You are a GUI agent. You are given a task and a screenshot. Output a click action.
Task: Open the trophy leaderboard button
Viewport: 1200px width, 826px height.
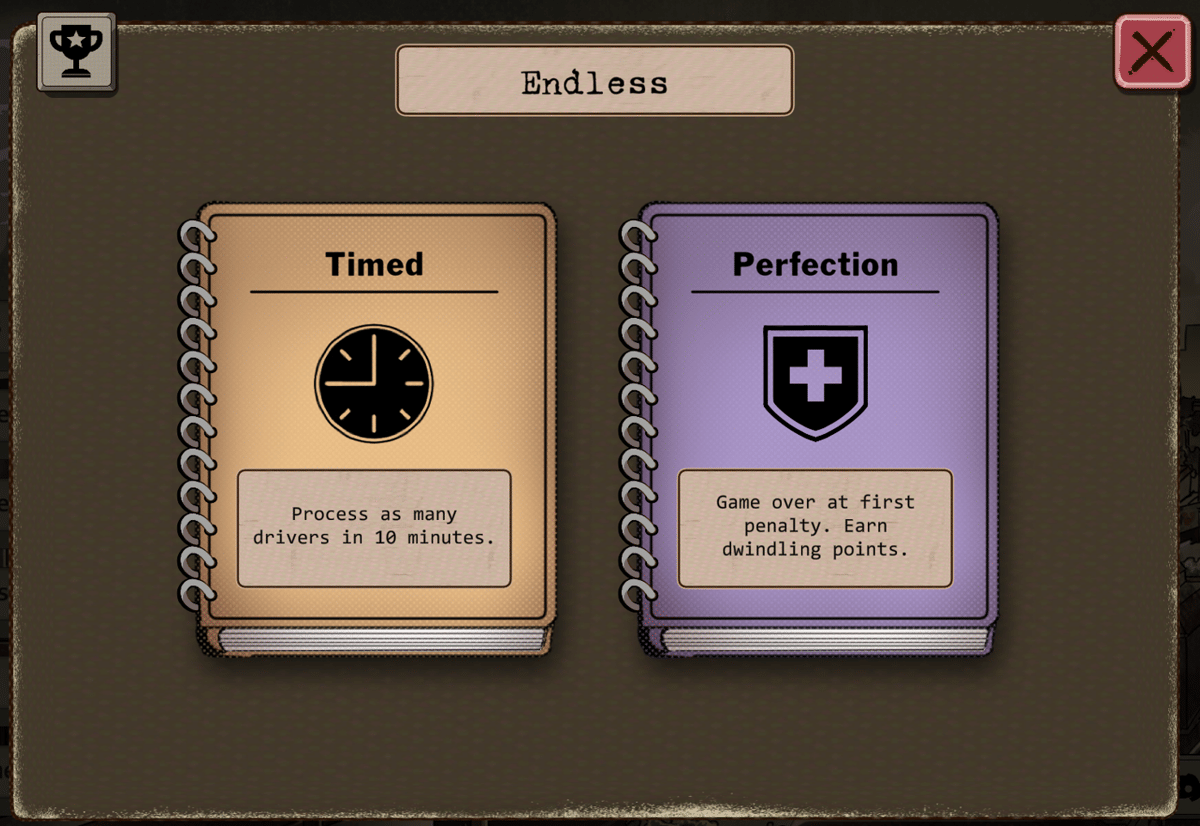[x=76, y=52]
